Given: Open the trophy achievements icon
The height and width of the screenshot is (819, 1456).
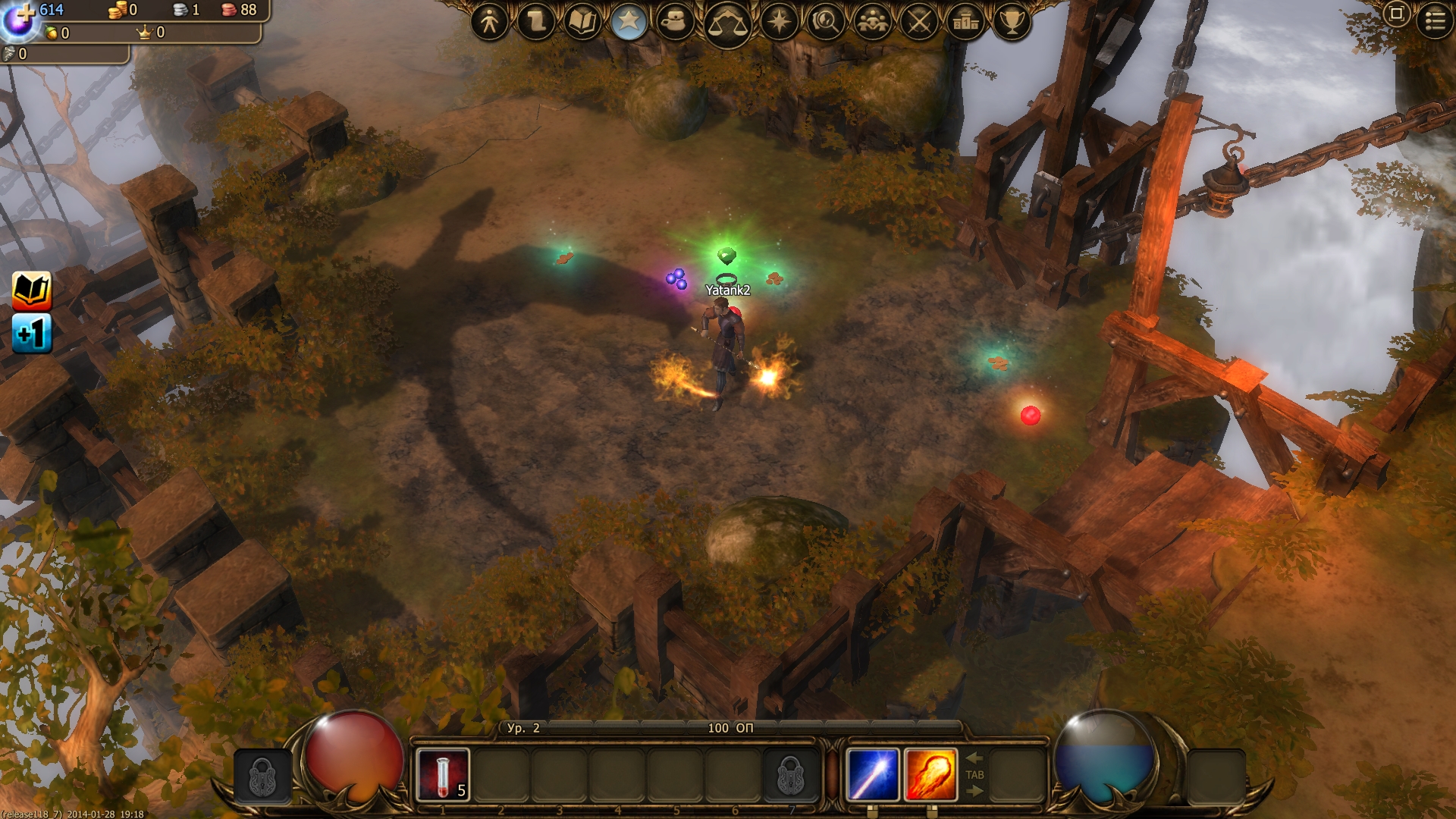Looking at the screenshot, I should (1012, 22).
